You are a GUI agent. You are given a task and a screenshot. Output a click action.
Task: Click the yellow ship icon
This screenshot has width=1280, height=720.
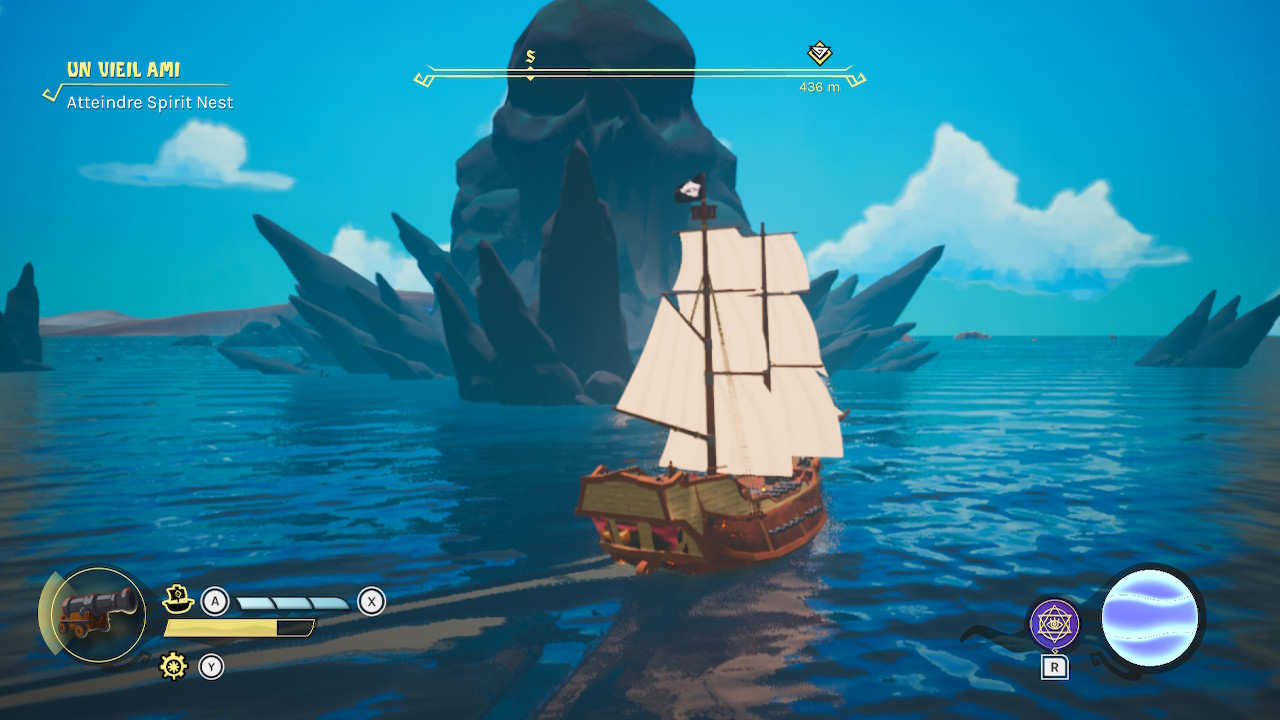pos(178,600)
